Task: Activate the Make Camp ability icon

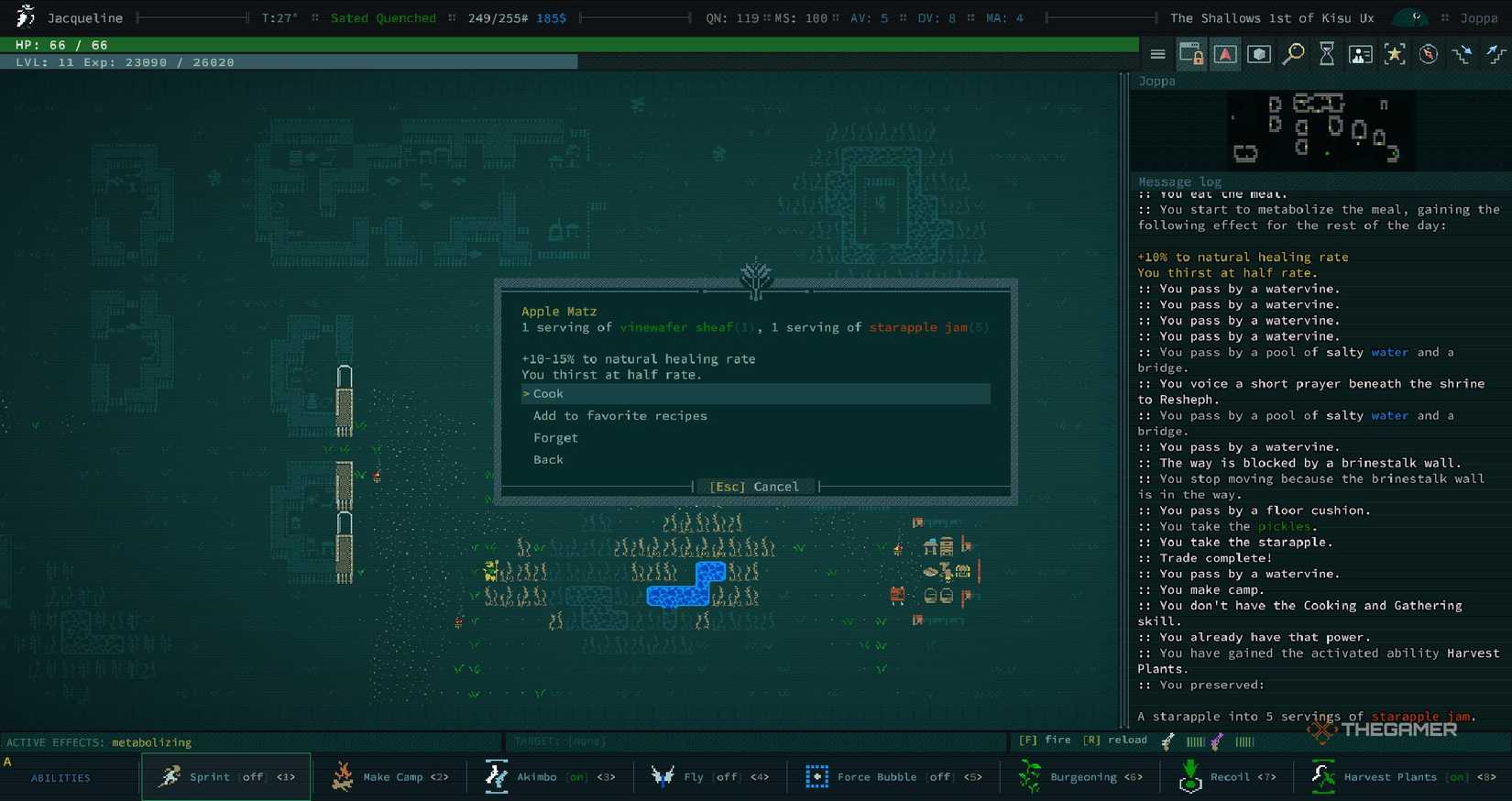Action: click(x=340, y=776)
